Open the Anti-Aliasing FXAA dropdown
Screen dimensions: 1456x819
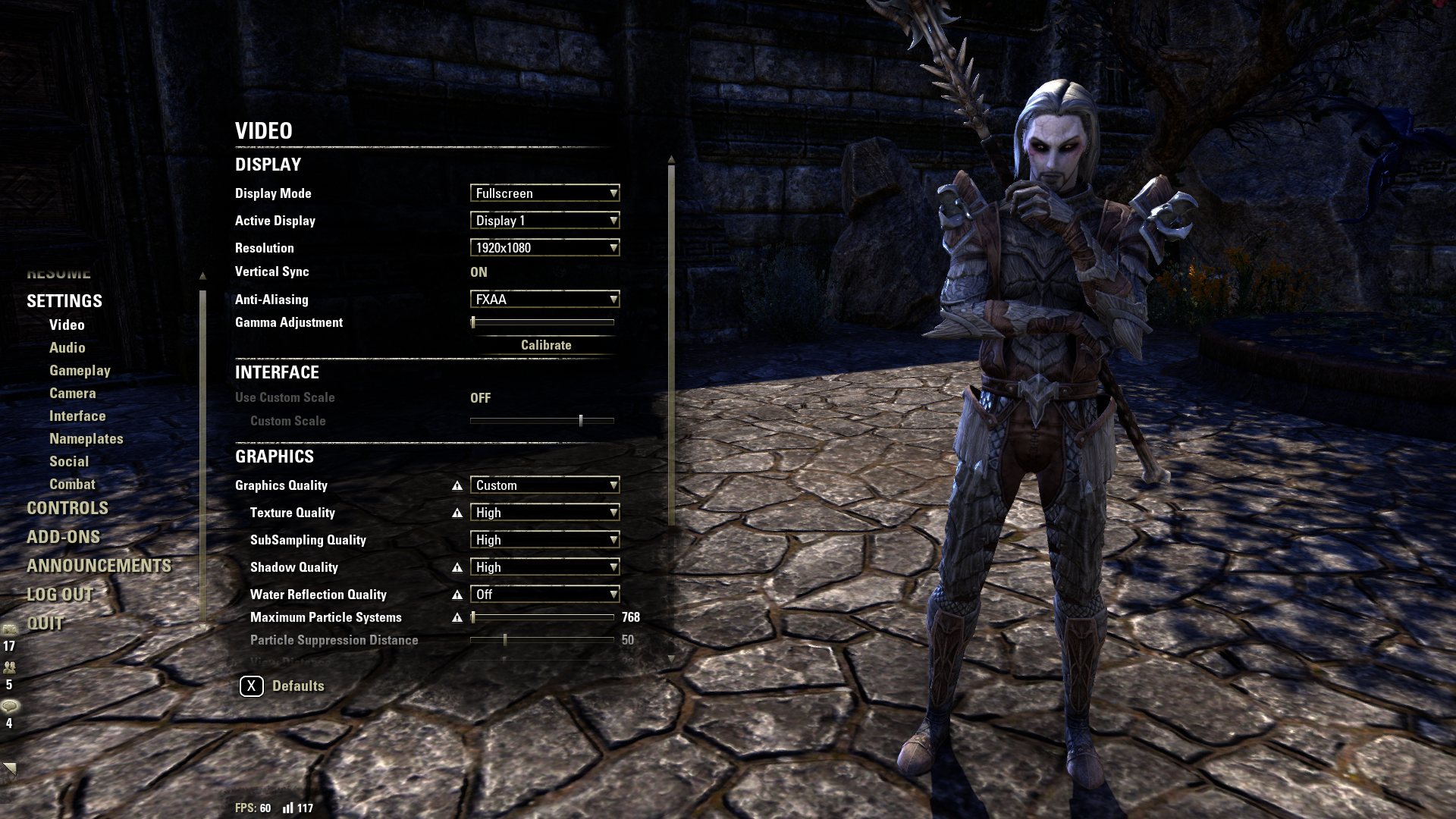click(544, 300)
